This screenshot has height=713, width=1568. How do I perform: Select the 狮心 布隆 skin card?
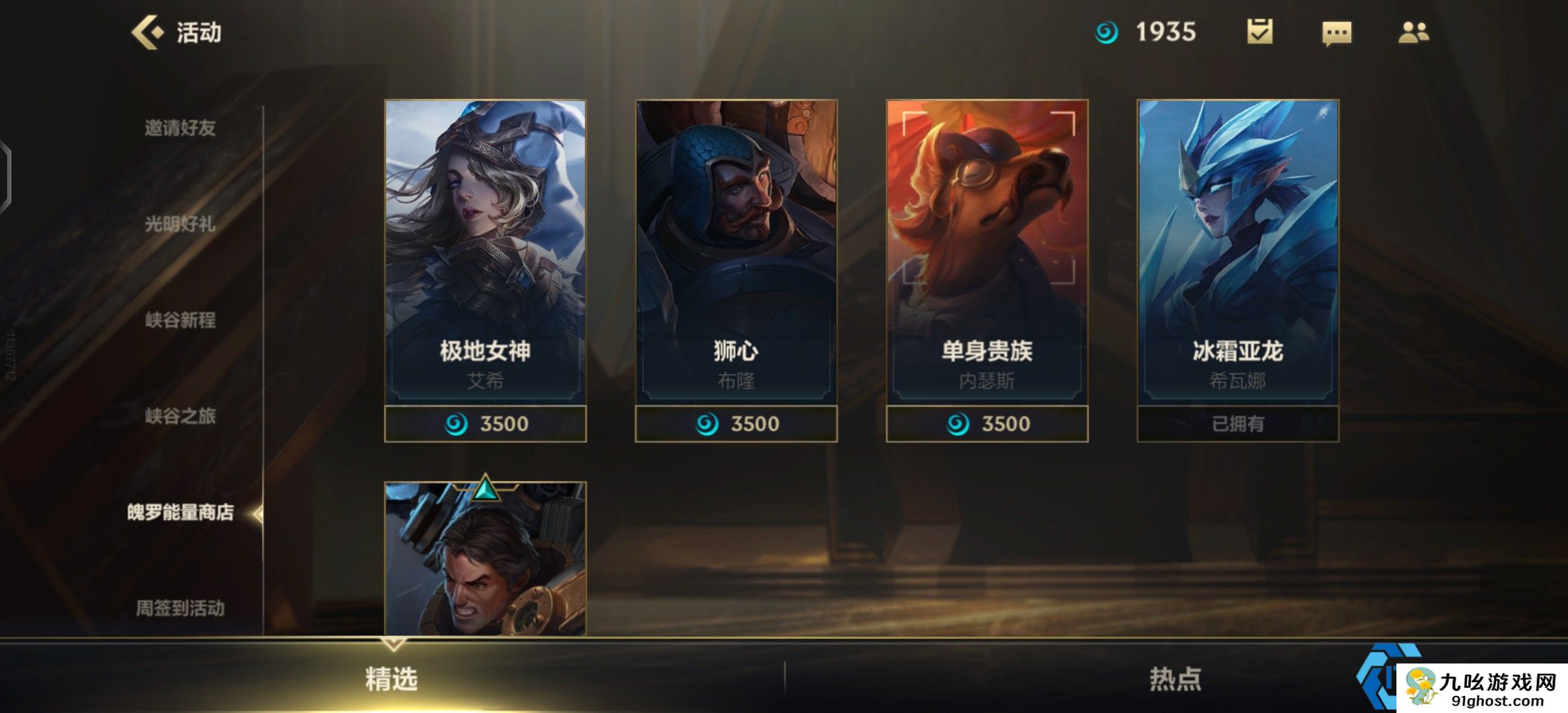click(x=736, y=251)
